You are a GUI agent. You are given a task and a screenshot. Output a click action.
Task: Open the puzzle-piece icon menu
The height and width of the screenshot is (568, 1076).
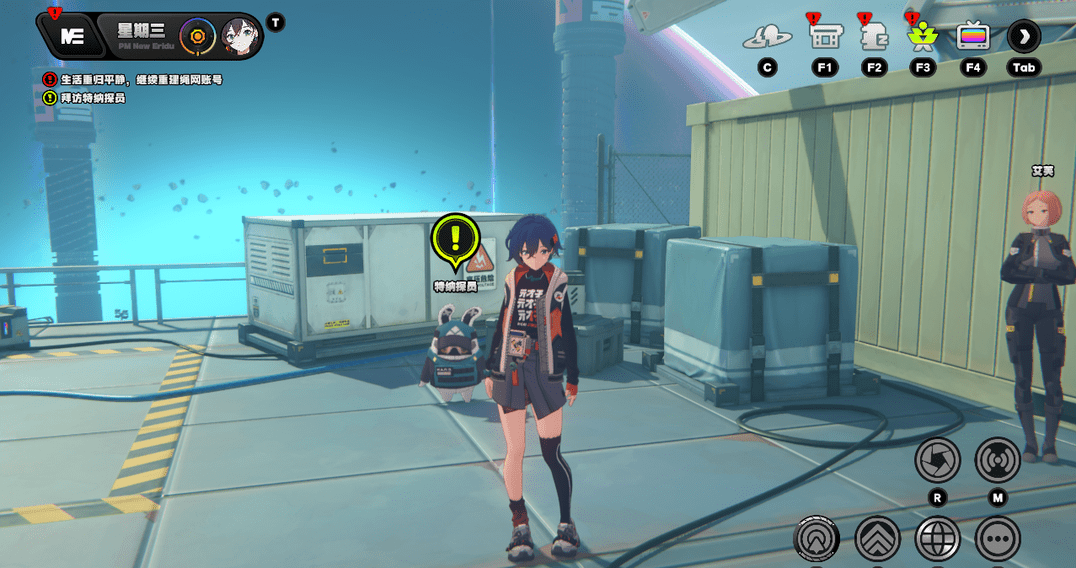point(874,38)
